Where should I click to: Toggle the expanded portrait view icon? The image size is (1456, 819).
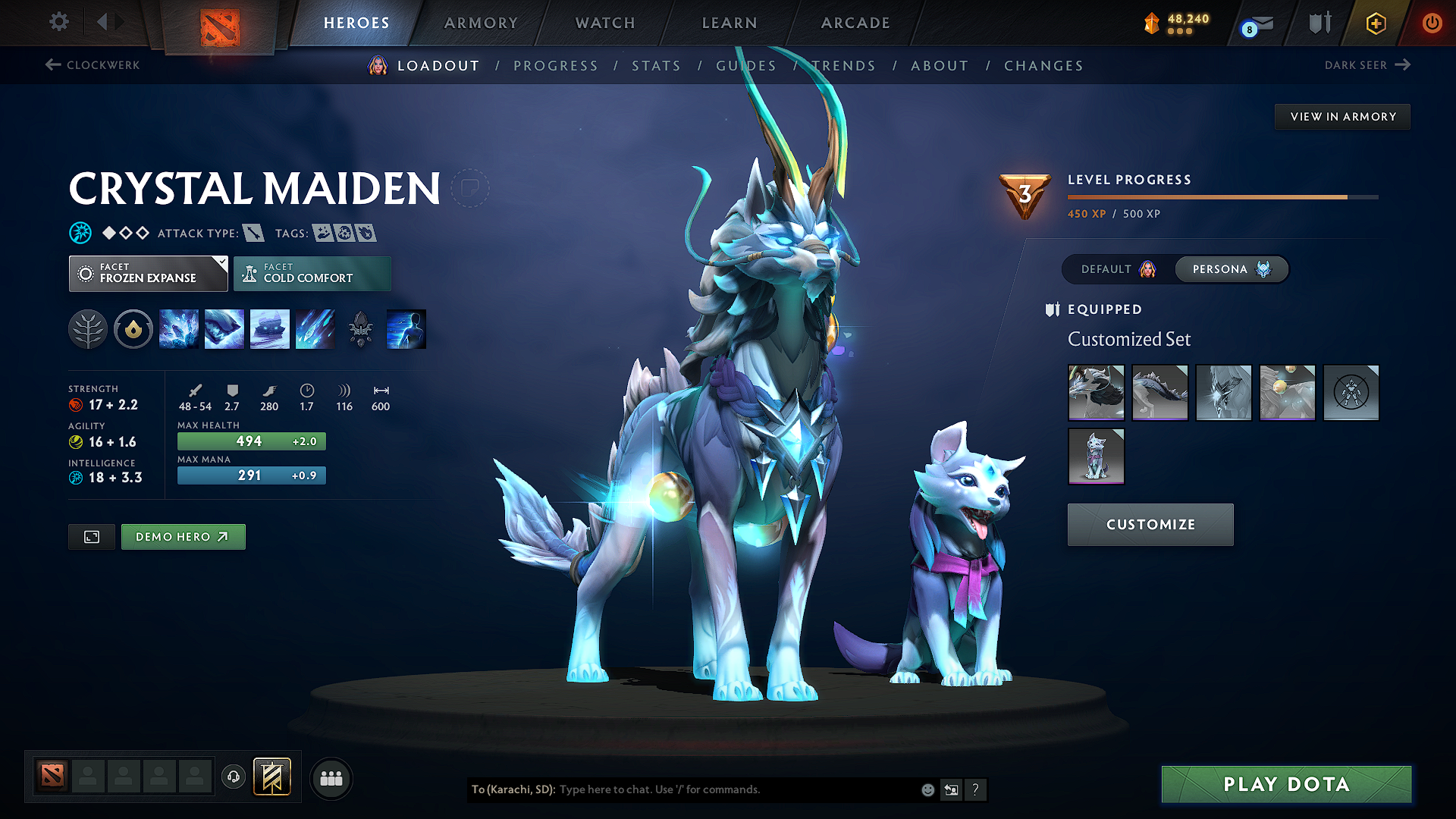(91, 536)
